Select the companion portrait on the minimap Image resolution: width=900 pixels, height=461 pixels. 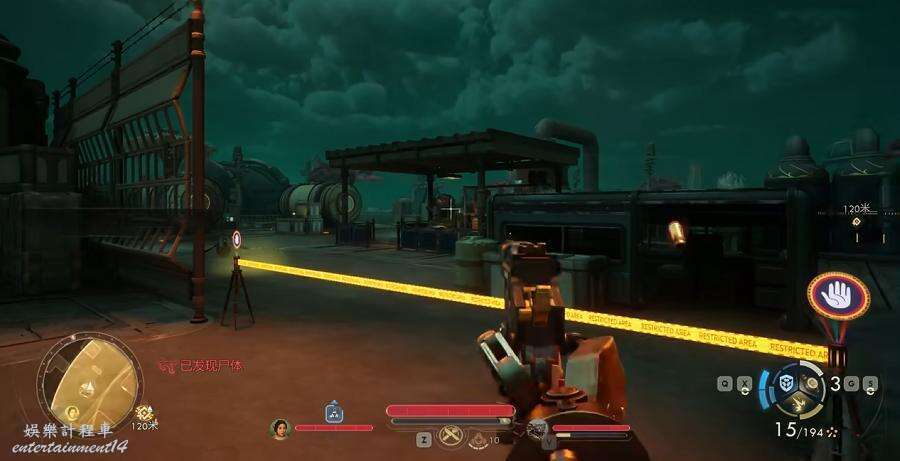71,411
